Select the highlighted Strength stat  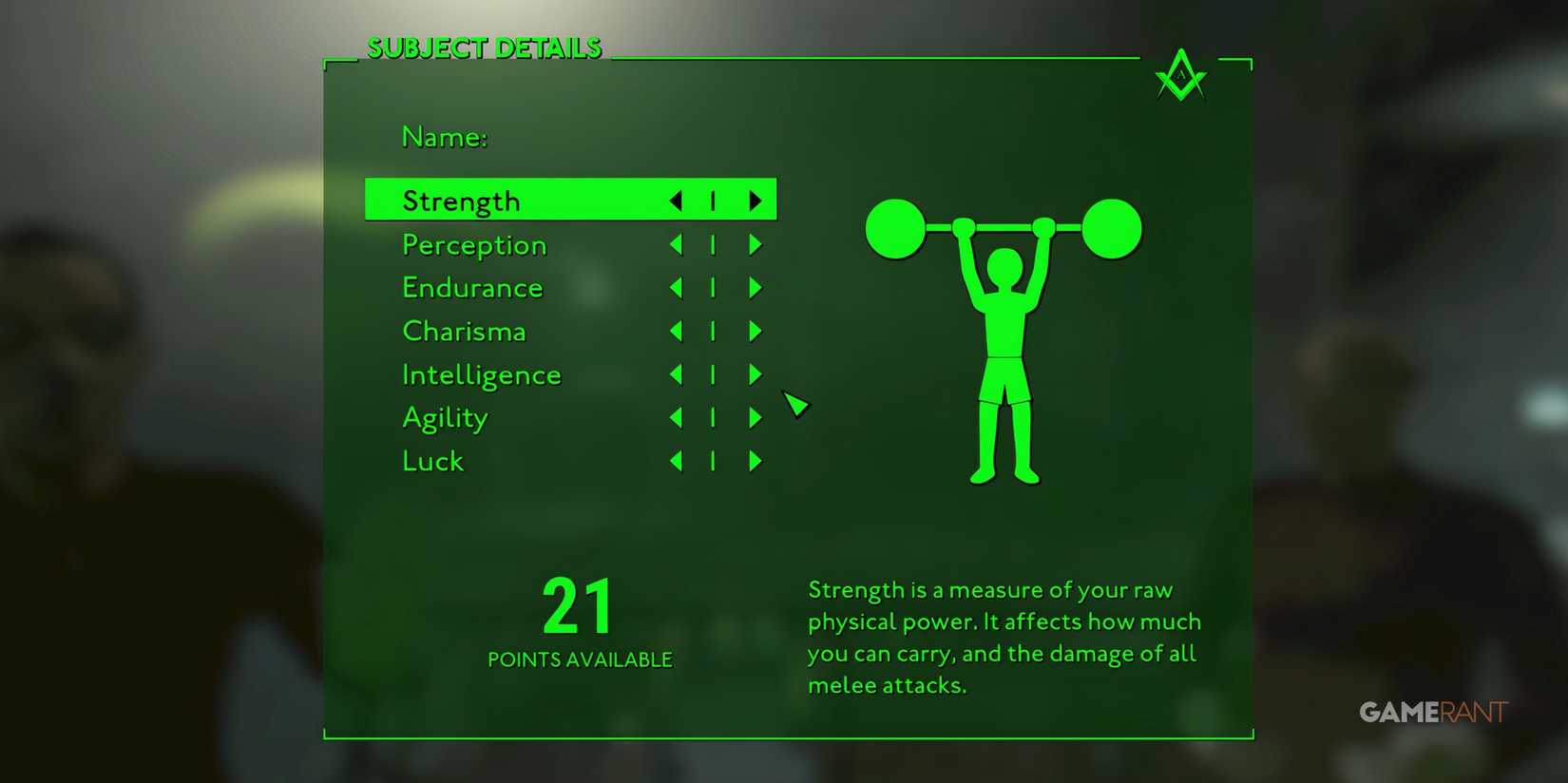click(461, 201)
